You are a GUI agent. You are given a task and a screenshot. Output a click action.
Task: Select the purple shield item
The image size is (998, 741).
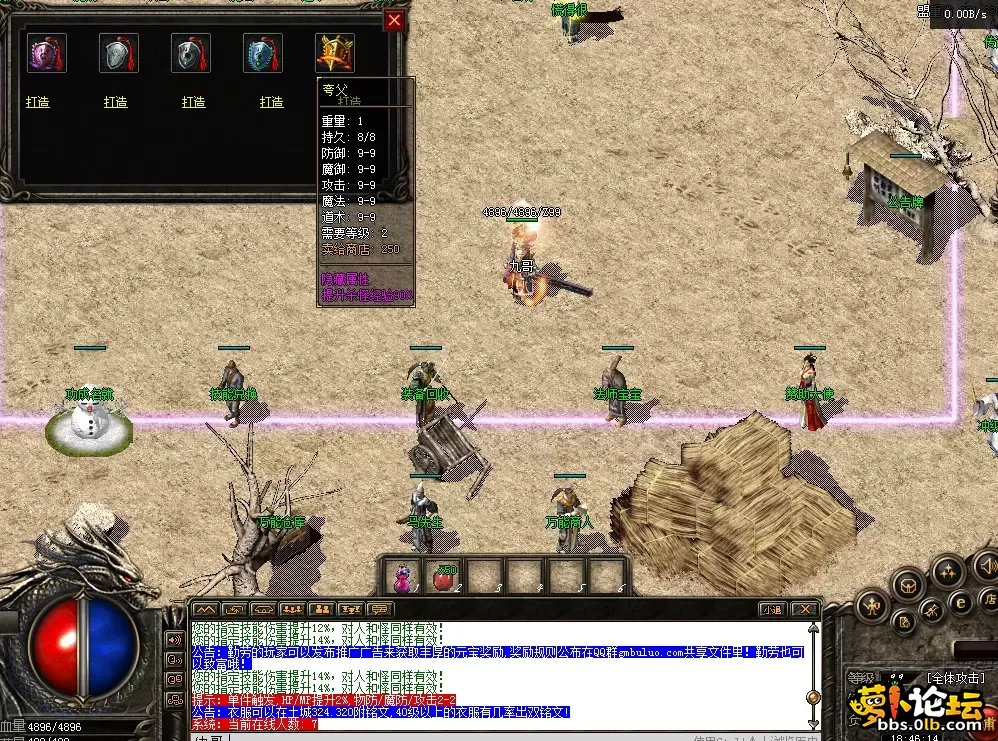(x=46, y=53)
